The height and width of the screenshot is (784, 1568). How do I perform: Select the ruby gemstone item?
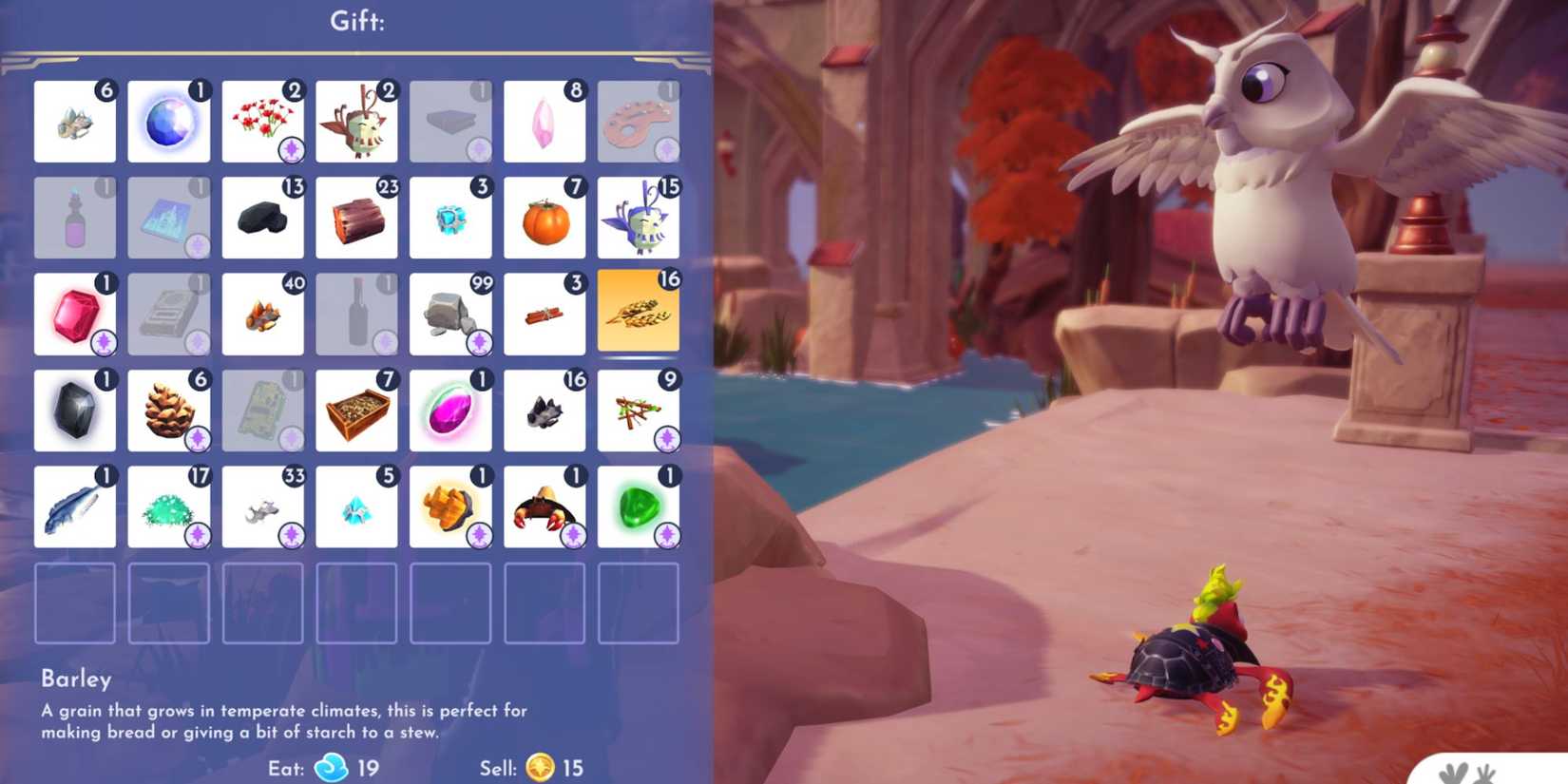click(74, 314)
